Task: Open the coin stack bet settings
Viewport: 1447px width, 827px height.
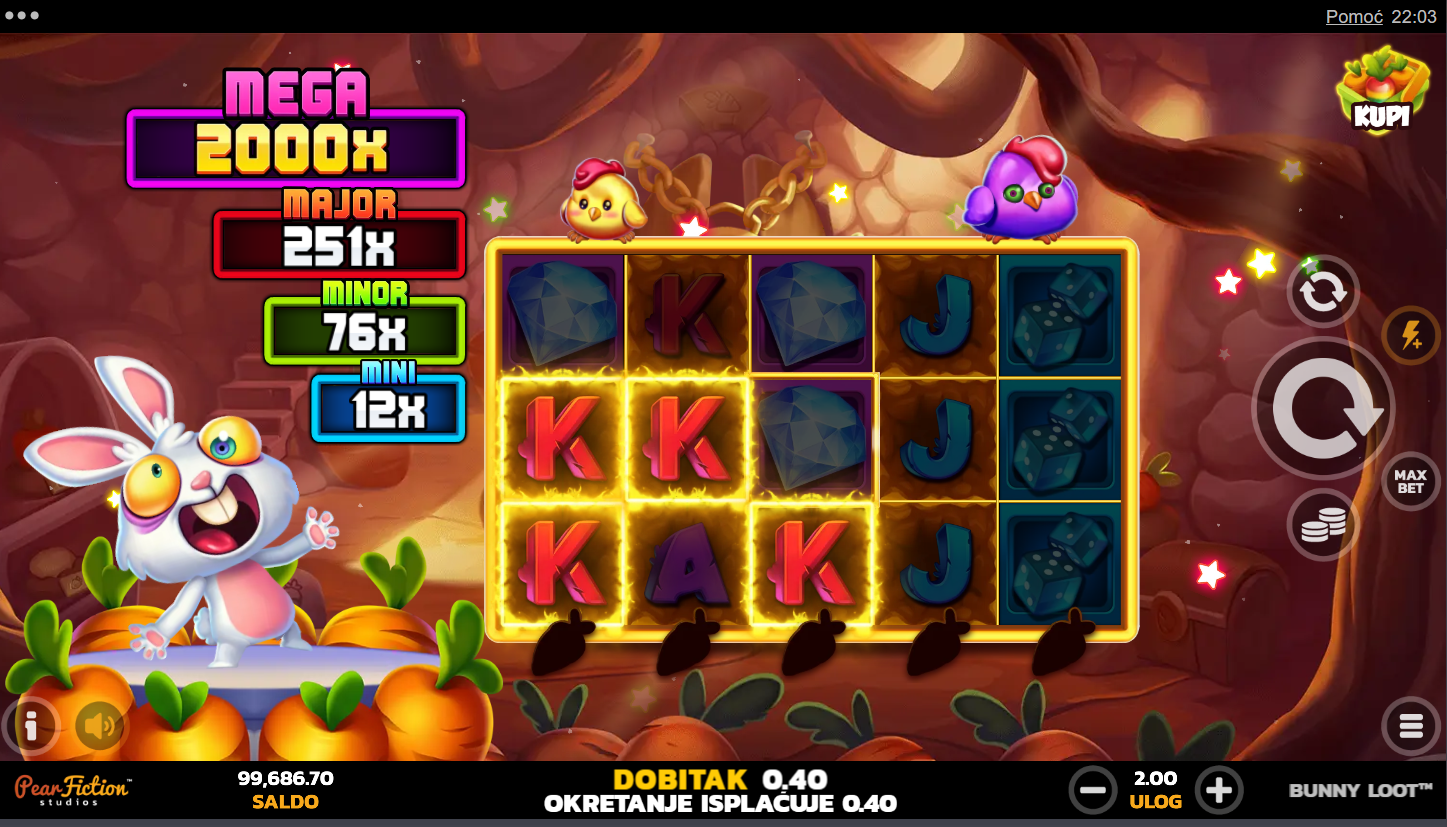Action: pos(1322,524)
